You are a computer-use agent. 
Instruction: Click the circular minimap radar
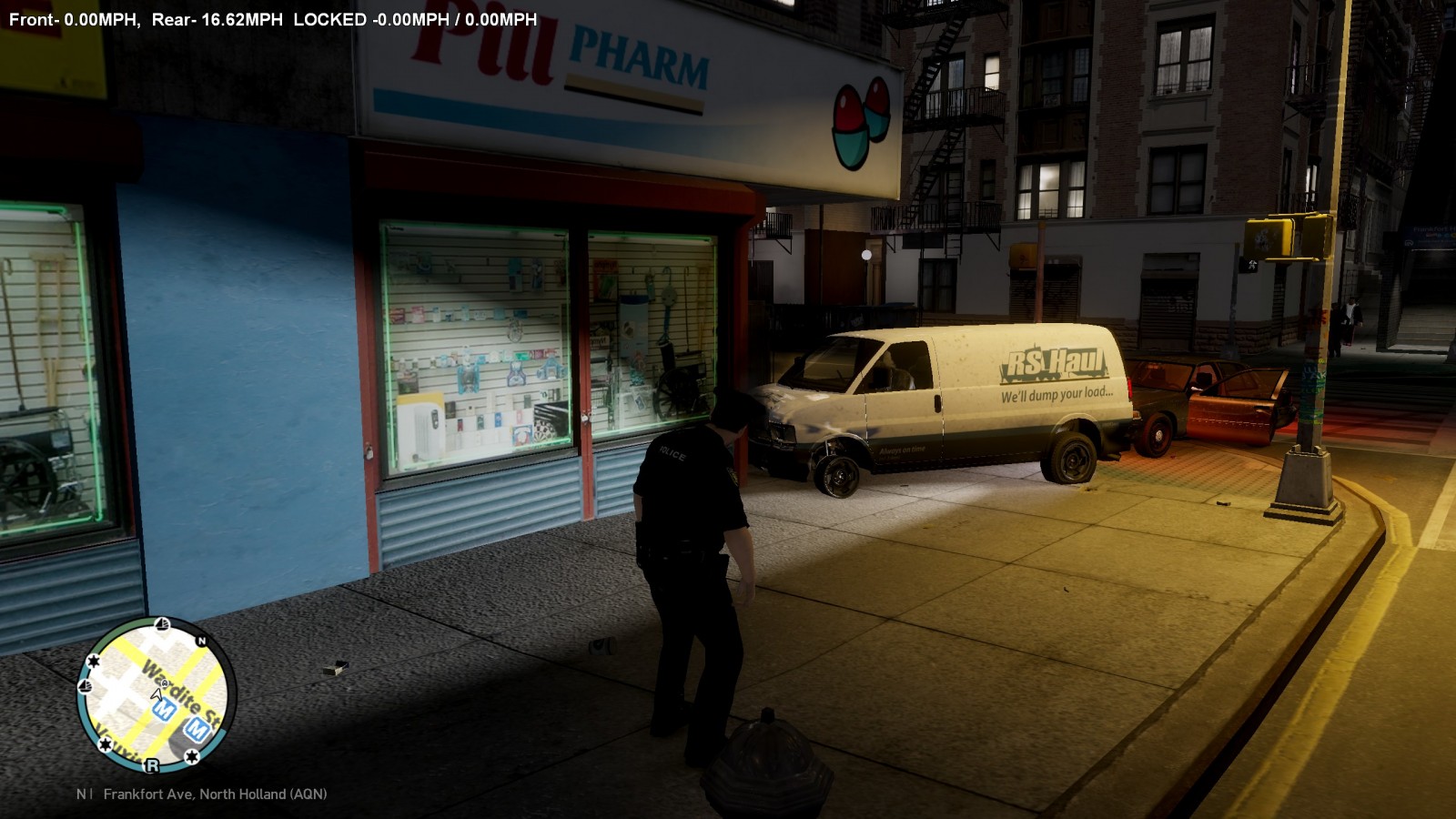click(157, 696)
